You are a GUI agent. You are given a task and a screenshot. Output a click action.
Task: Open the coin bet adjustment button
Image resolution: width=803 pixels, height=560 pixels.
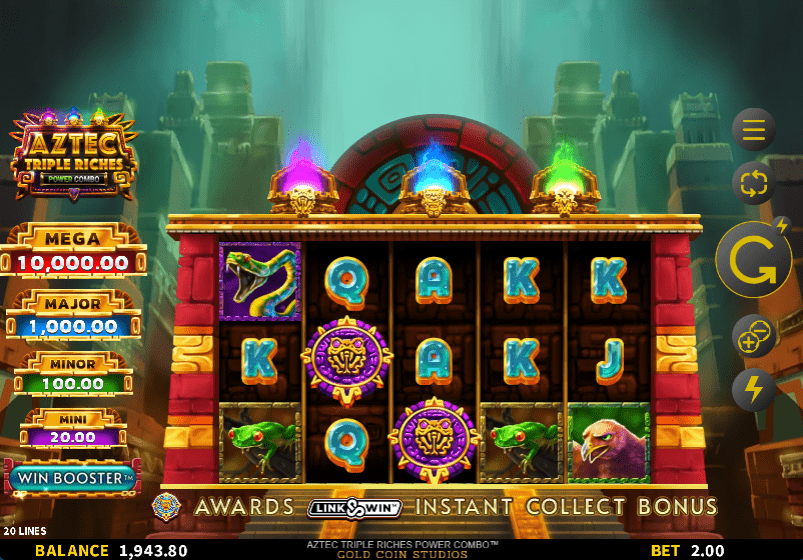(x=753, y=337)
